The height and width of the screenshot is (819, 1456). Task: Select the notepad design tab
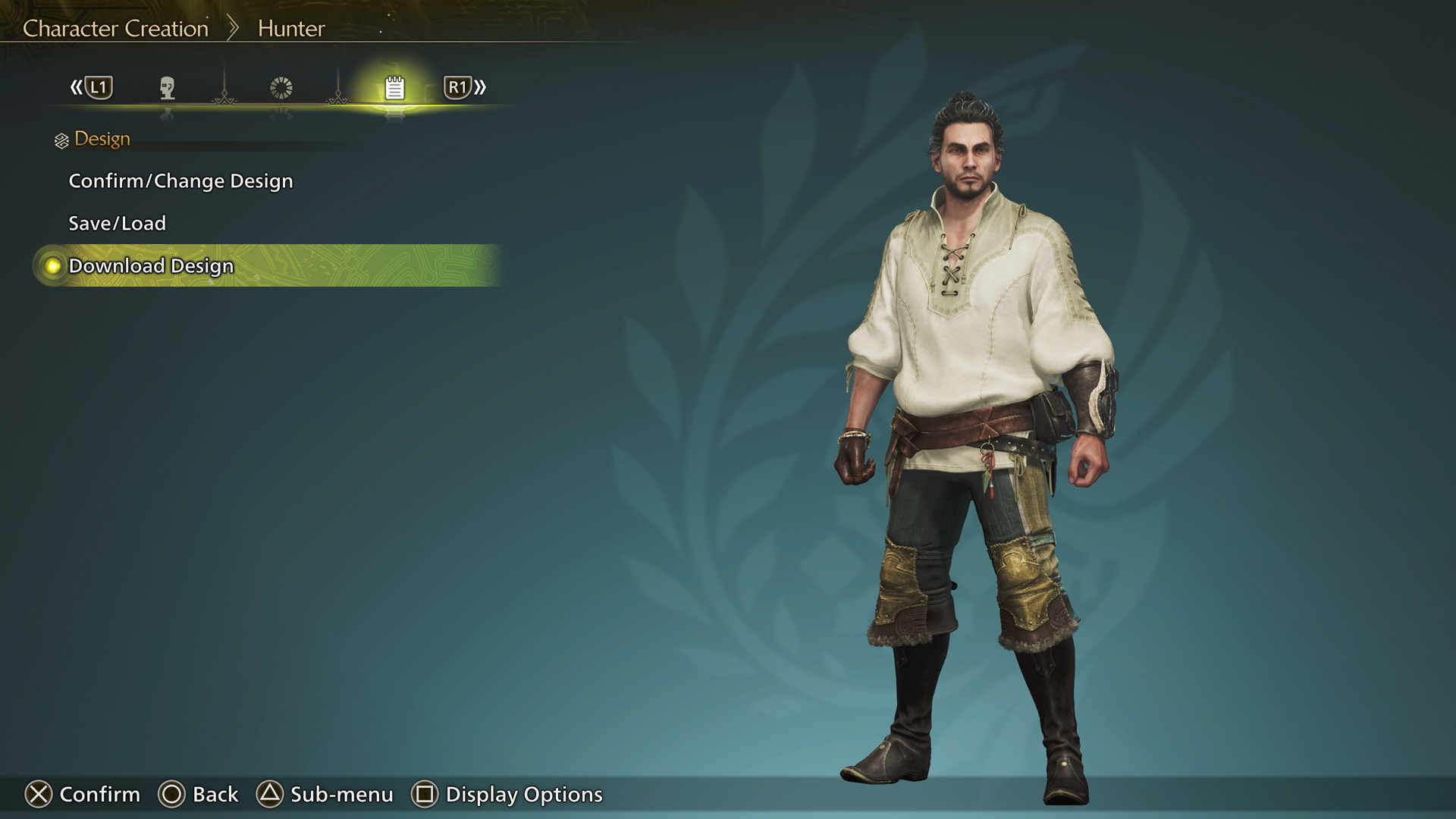[x=394, y=88]
